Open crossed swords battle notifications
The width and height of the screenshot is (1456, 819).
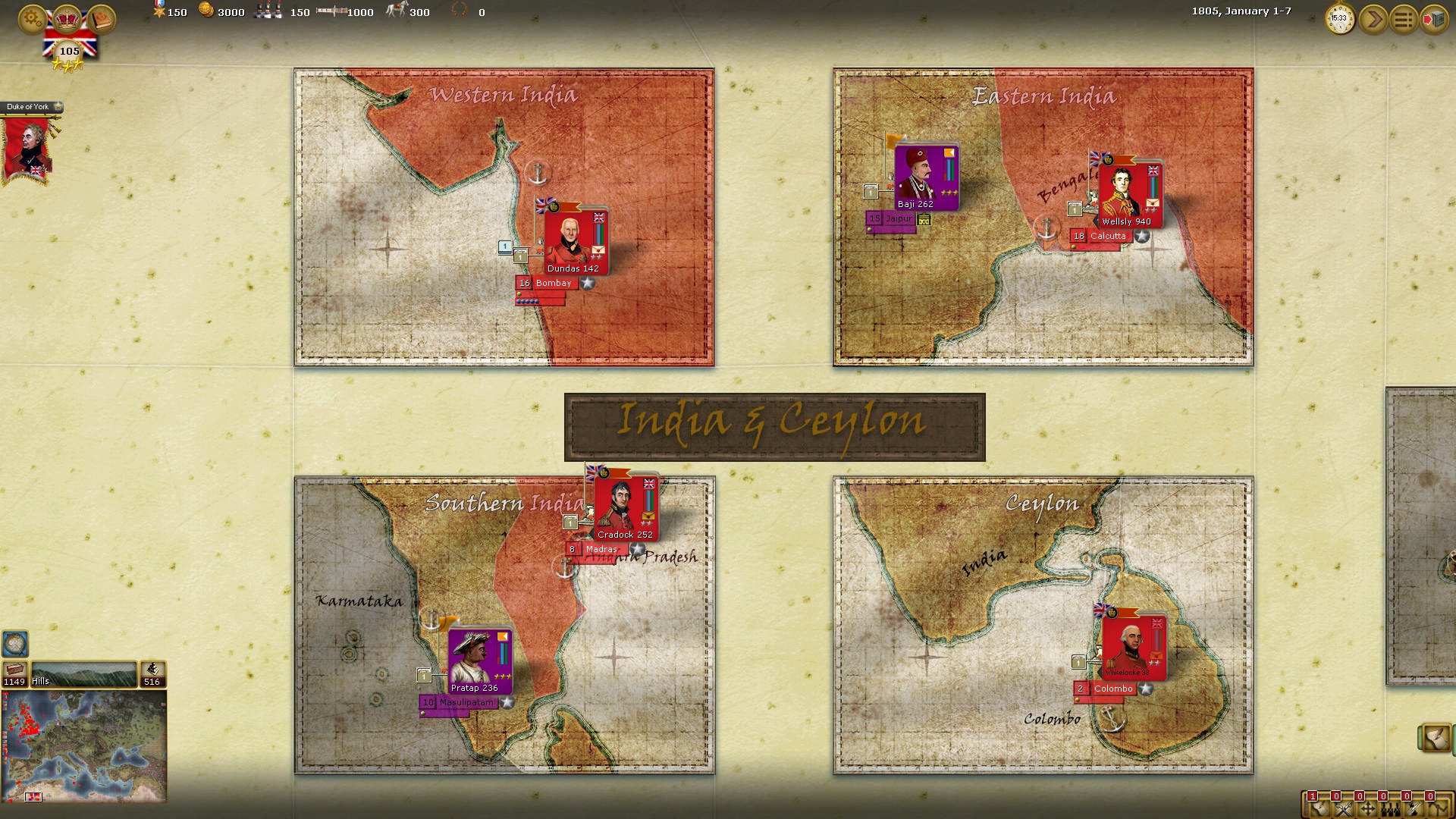[x=1344, y=810]
